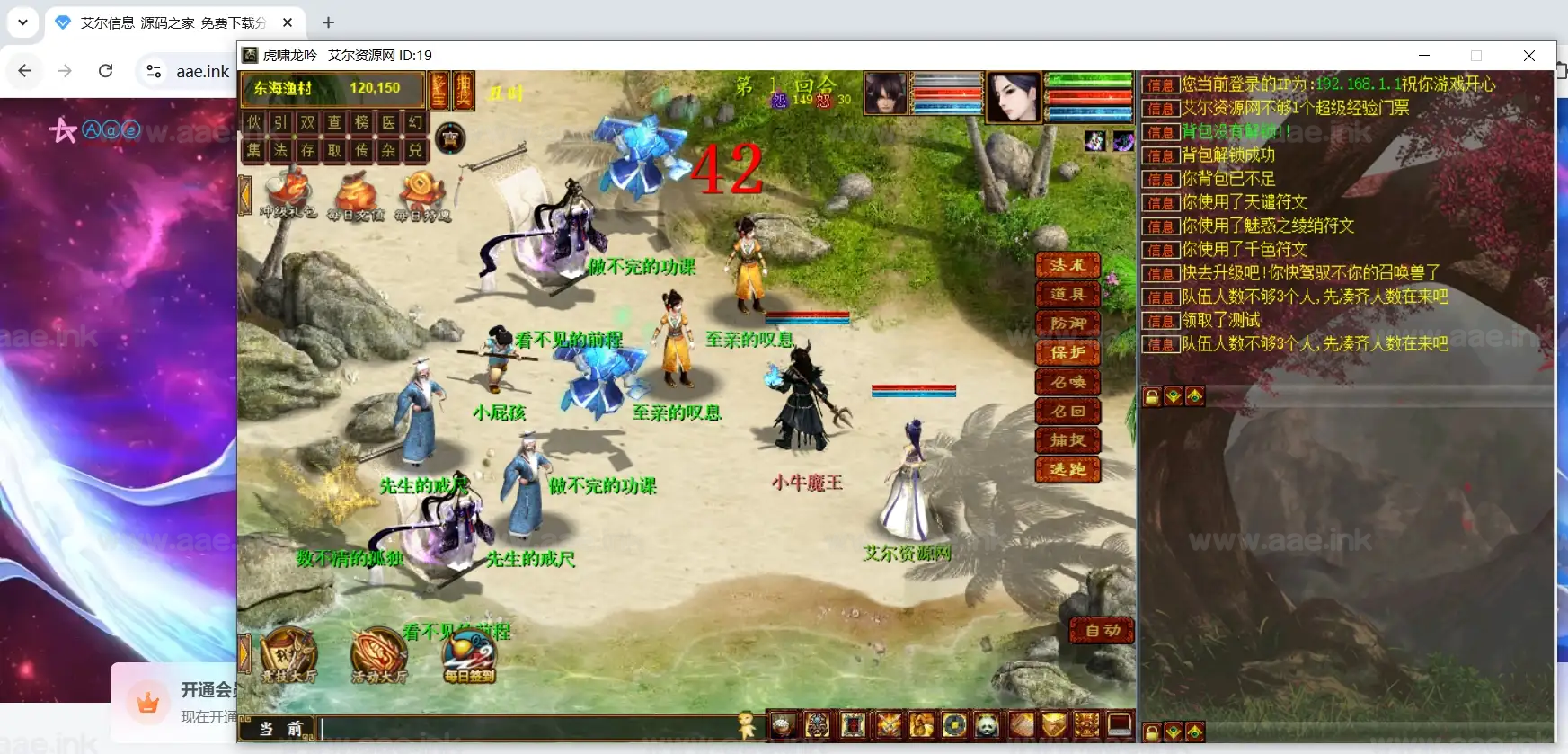Choose the 保护 protect command

(x=1067, y=352)
